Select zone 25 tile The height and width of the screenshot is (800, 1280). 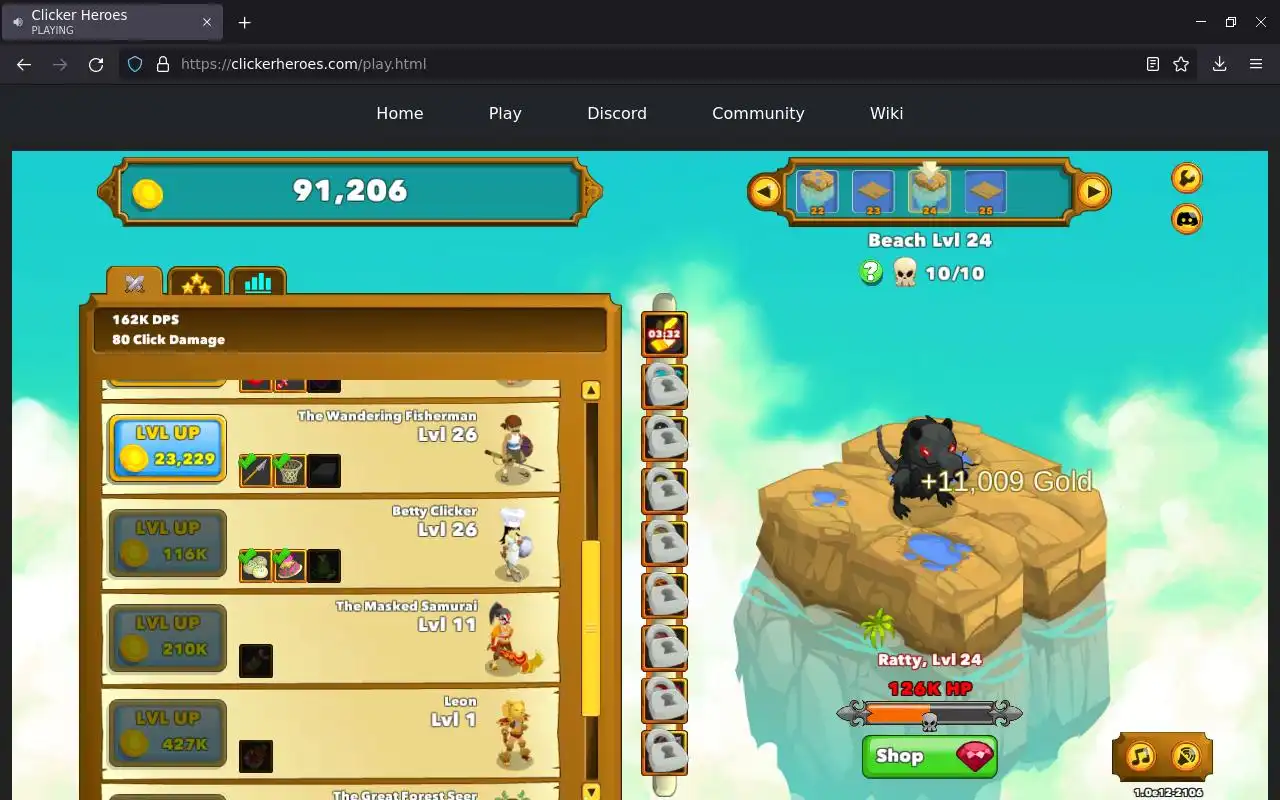click(985, 191)
